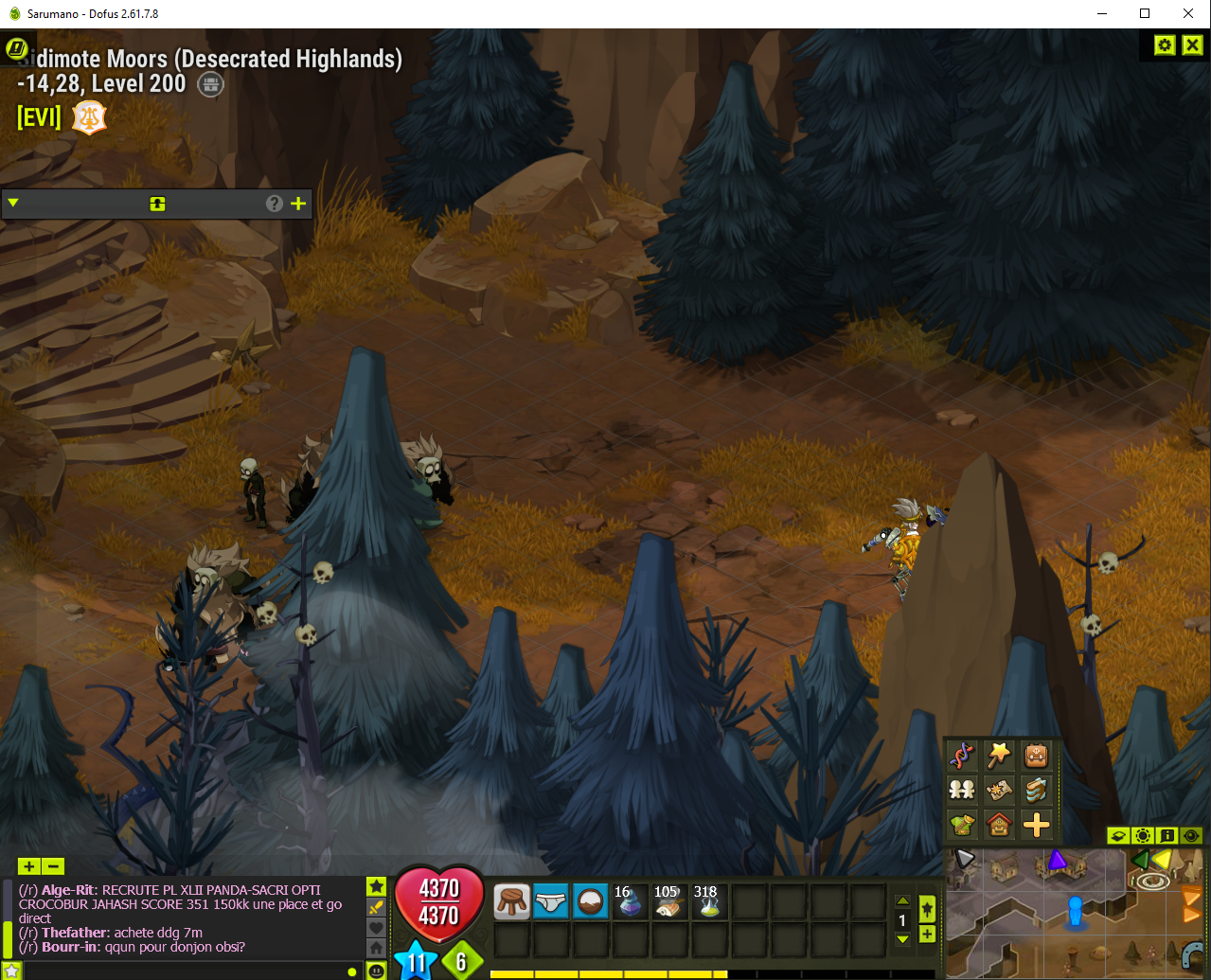This screenshot has width=1211, height=980.
Task: Collapse the quest tracker panel arrow
Action: tap(13, 203)
